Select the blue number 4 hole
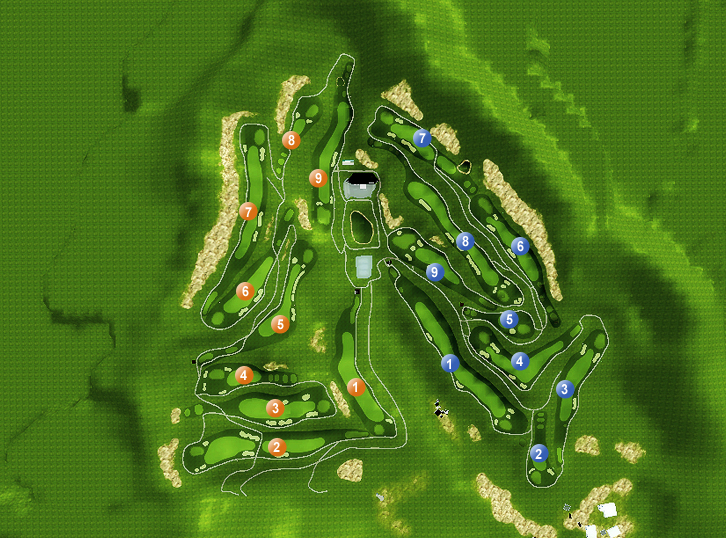The width and height of the screenshot is (726, 538). tap(519, 361)
